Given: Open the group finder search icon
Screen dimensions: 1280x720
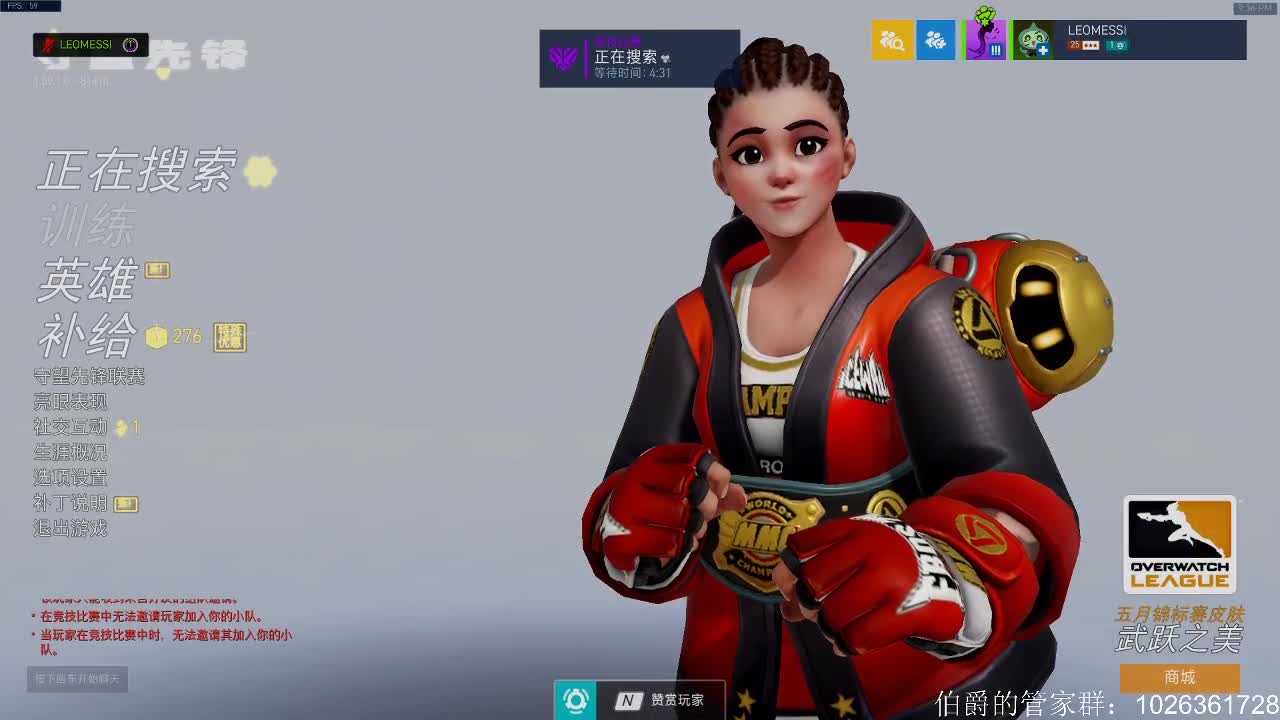Looking at the screenshot, I should tap(892, 42).
